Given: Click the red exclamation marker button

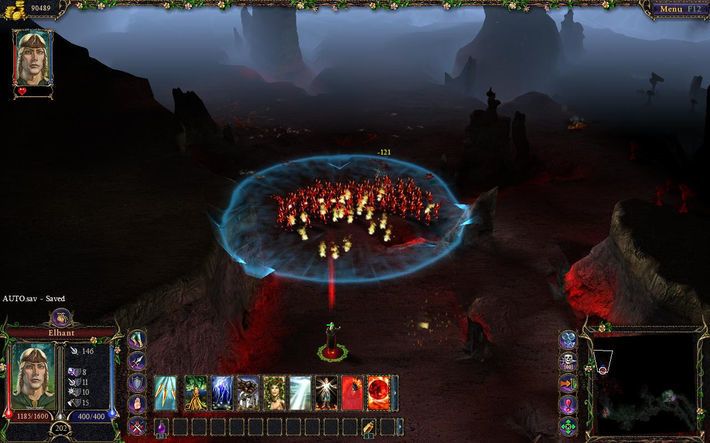Looking at the screenshot, I should (x=567, y=405).
